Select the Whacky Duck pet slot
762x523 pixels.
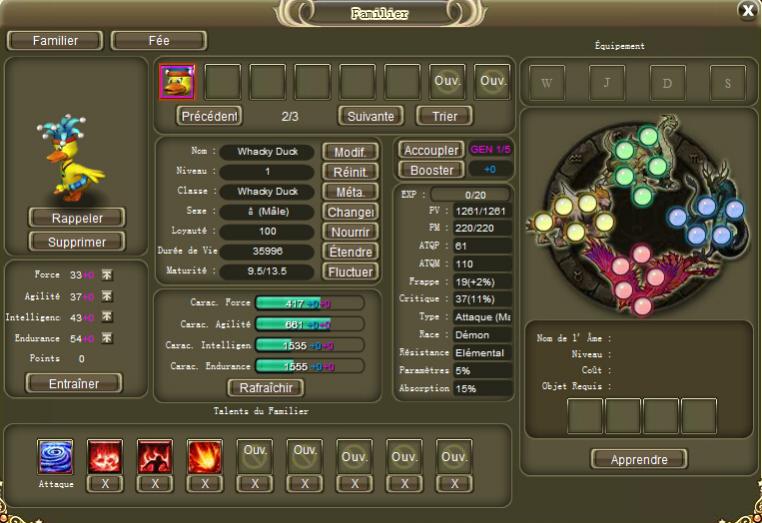pyautogui.click(x=177, y=81)
